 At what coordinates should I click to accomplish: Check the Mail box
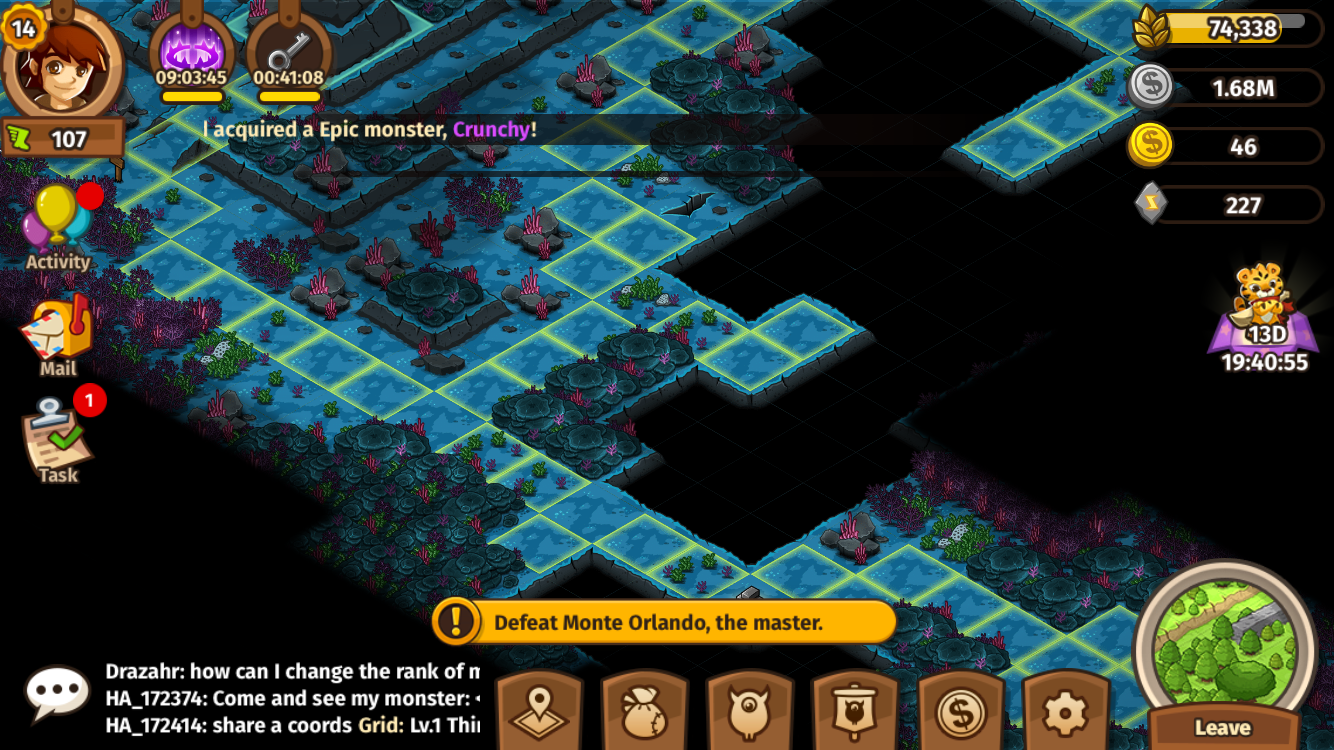coord(58,337)
